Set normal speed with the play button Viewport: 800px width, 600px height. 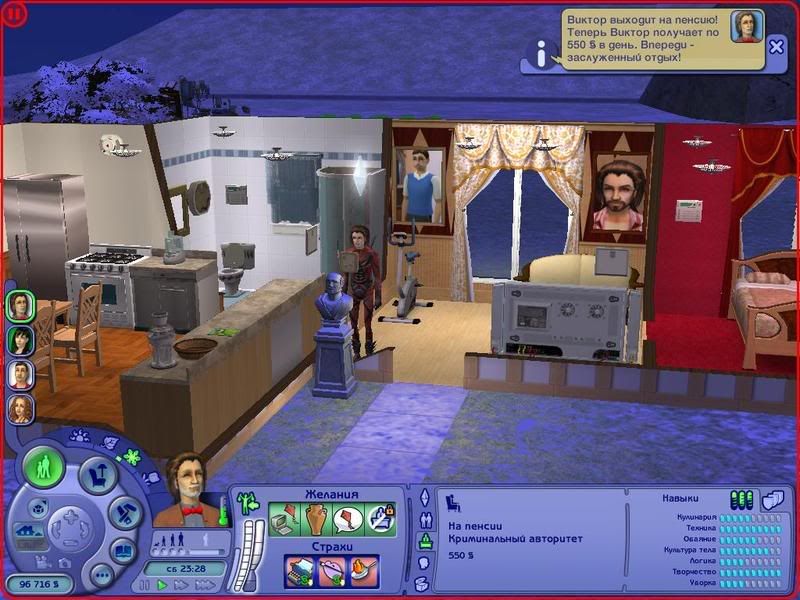pos(162,585)
